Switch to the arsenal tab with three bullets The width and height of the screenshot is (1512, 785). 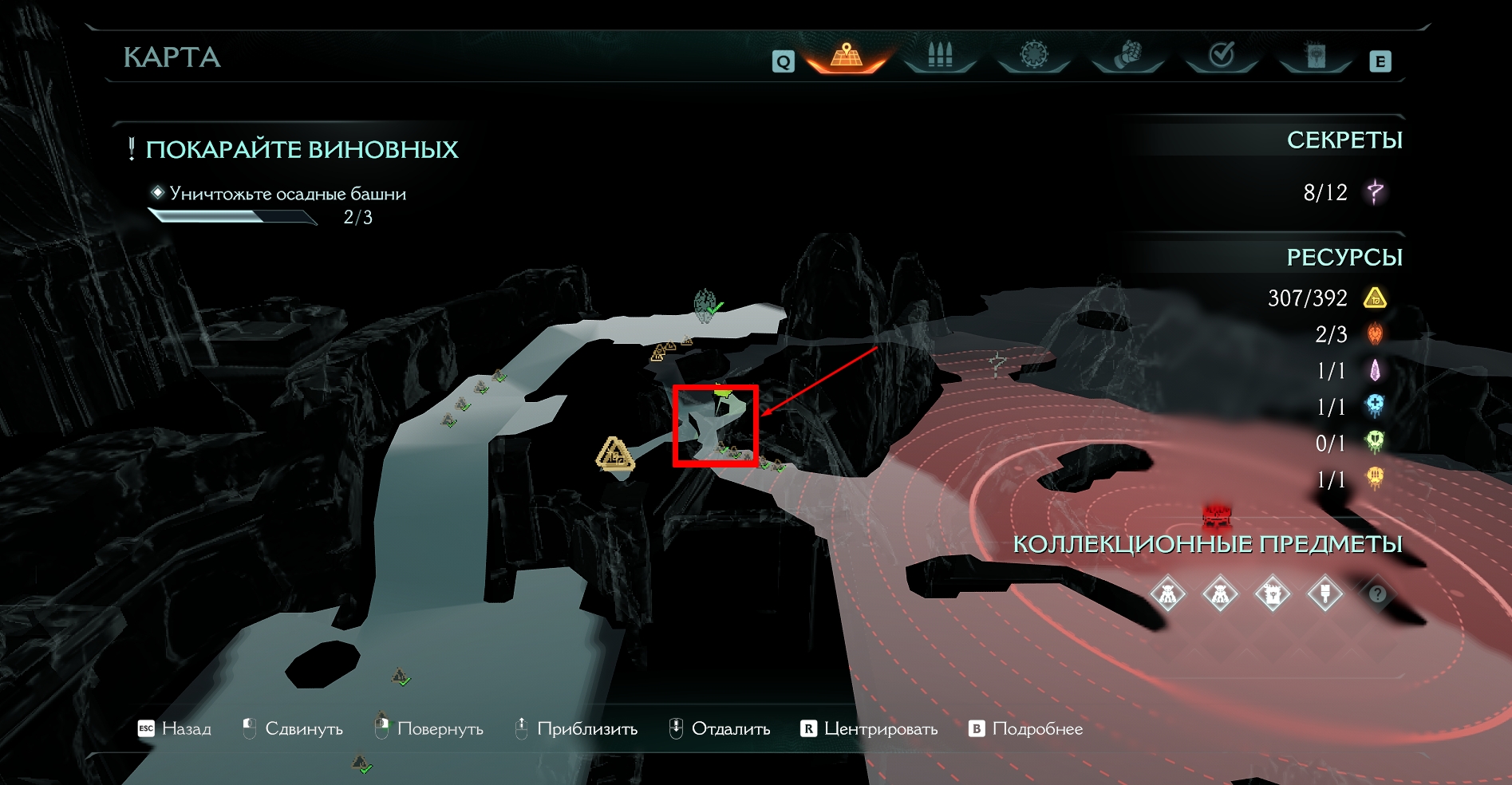(940, 56)
